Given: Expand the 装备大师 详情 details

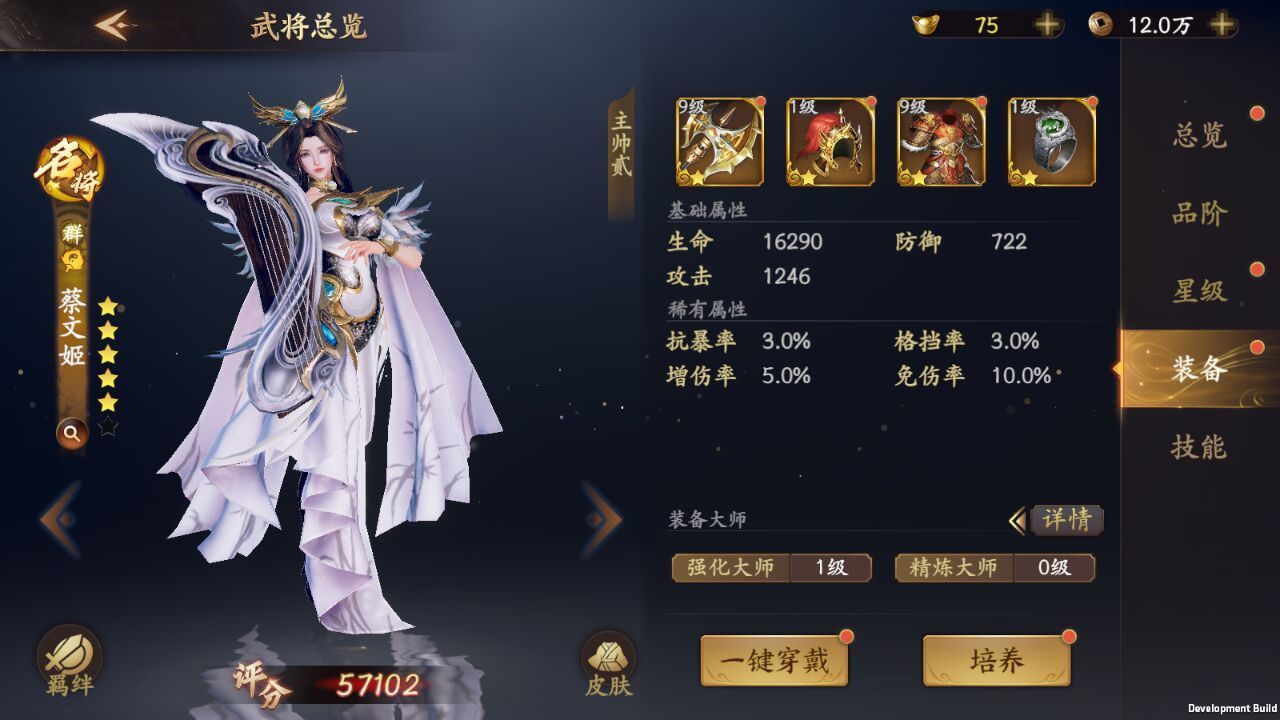Looking at the screenshot, I should point(1070,520).
